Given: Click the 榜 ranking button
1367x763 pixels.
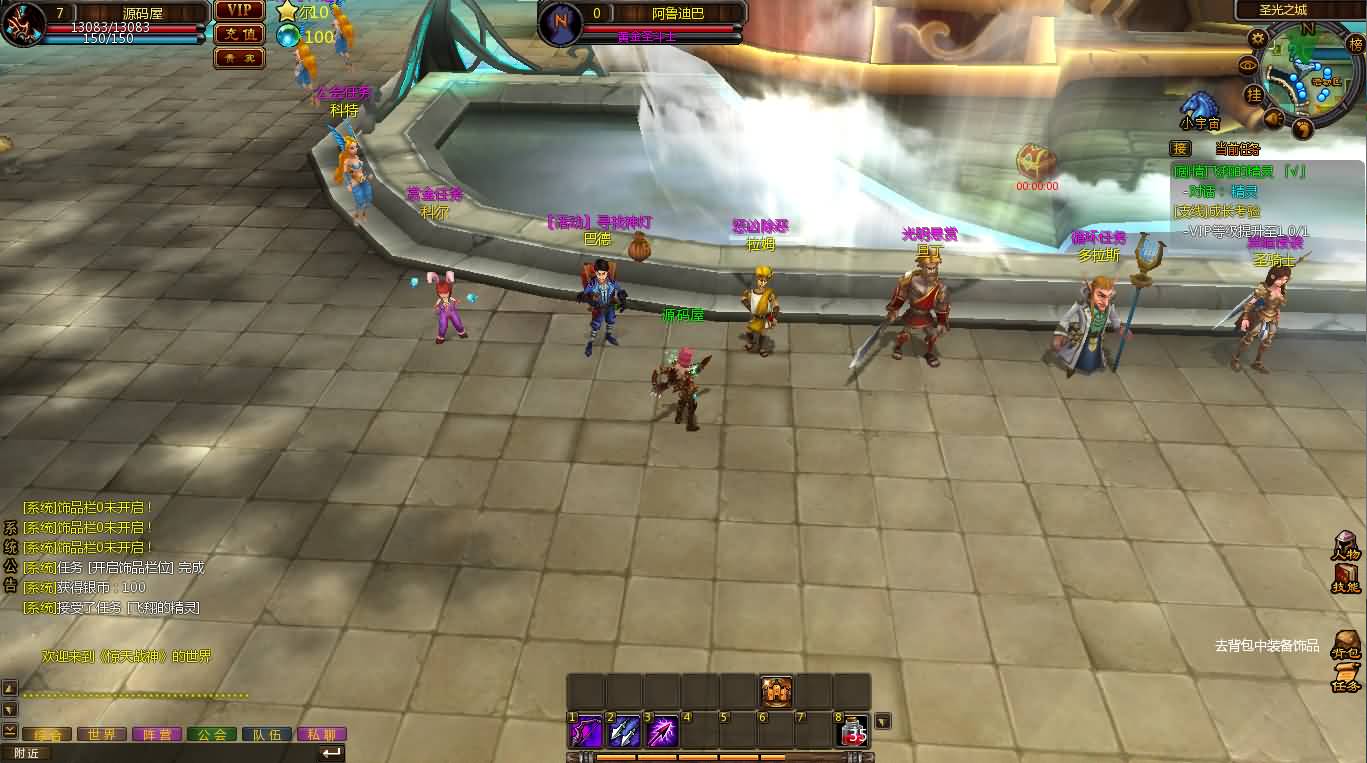Looking at the screenshot, I should point(1356,45).
